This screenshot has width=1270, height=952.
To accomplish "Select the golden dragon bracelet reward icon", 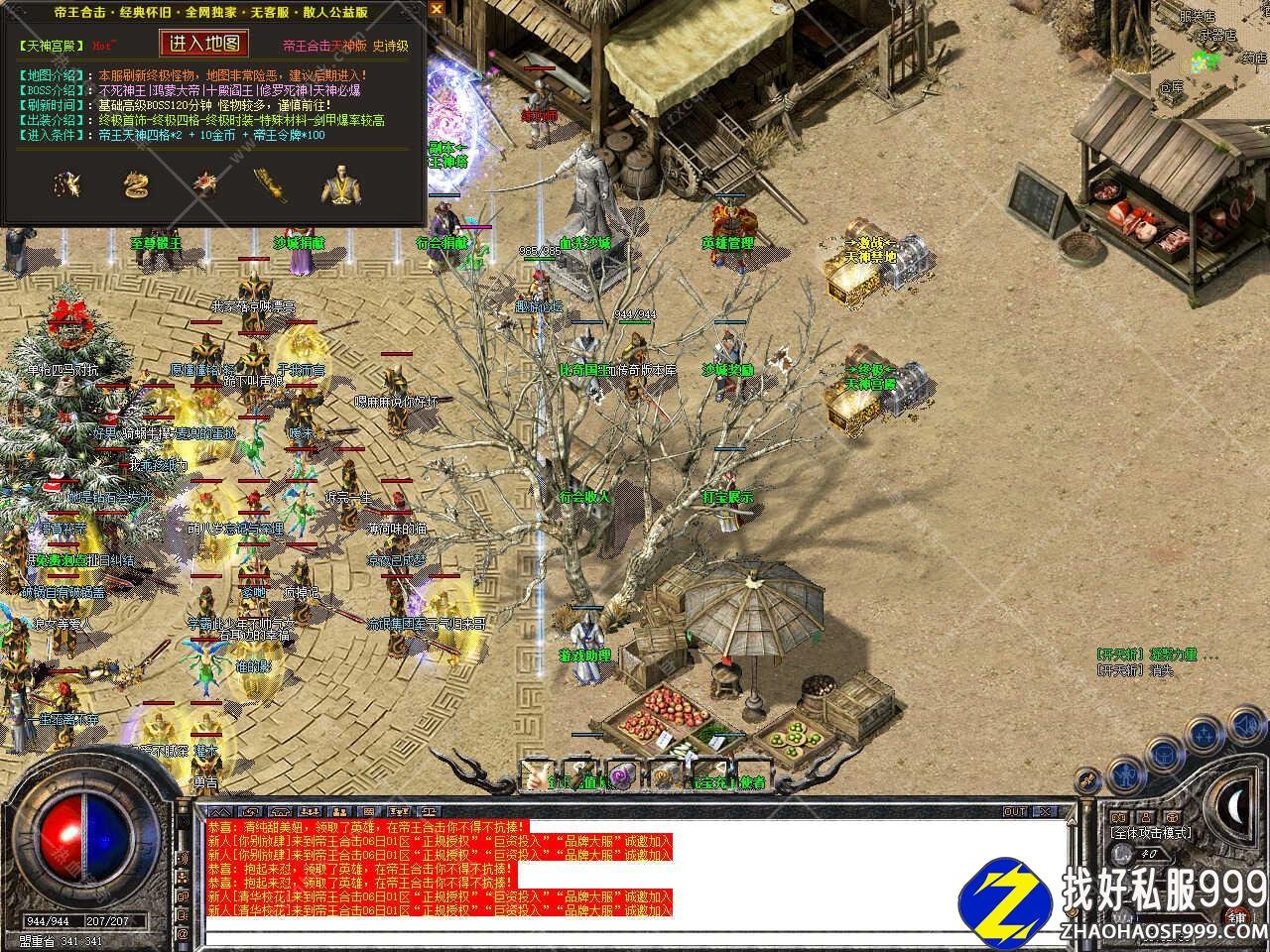I will click(x=135, y=183).
